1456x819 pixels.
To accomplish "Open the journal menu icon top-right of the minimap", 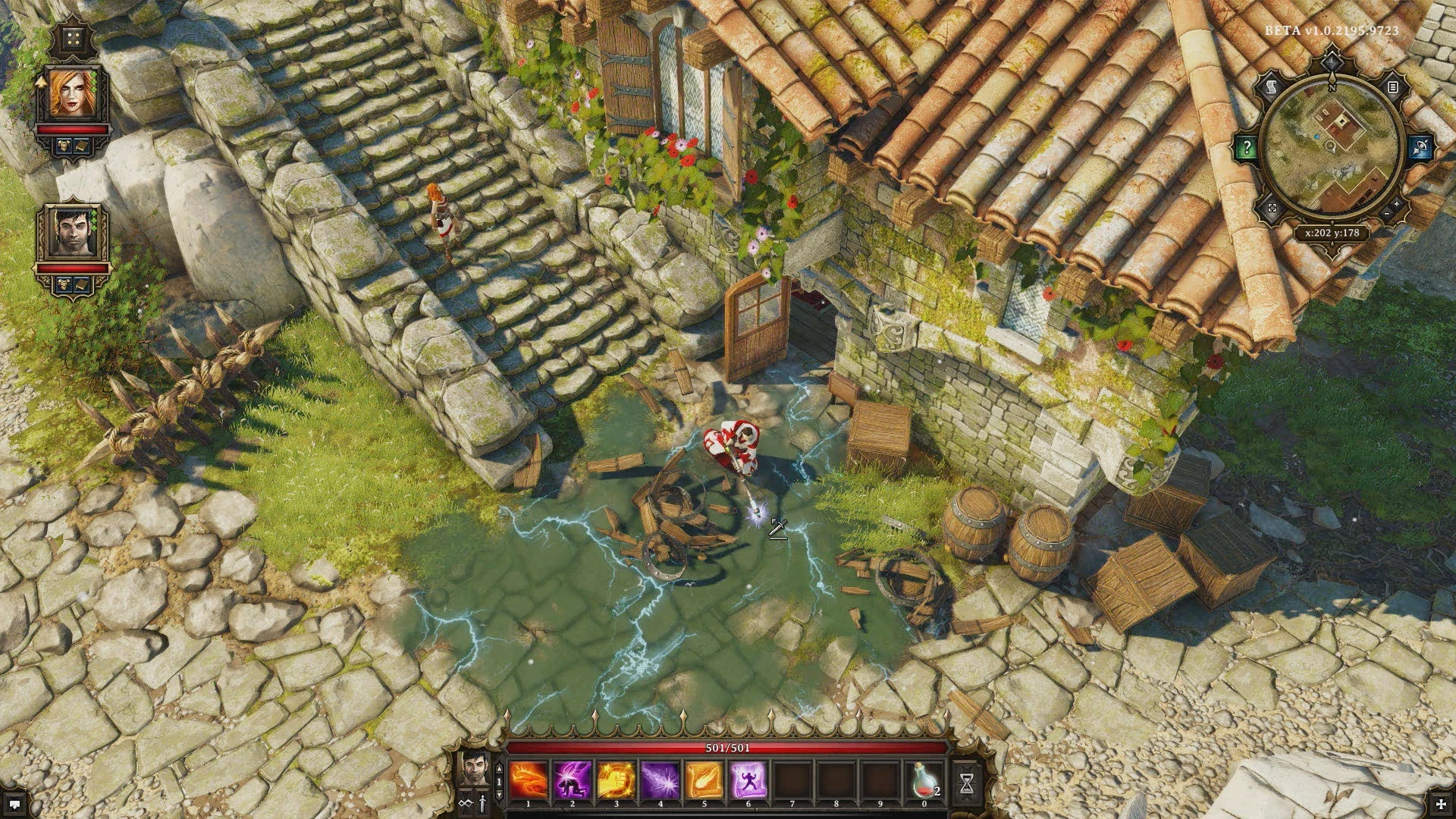I will (1393, 87).
